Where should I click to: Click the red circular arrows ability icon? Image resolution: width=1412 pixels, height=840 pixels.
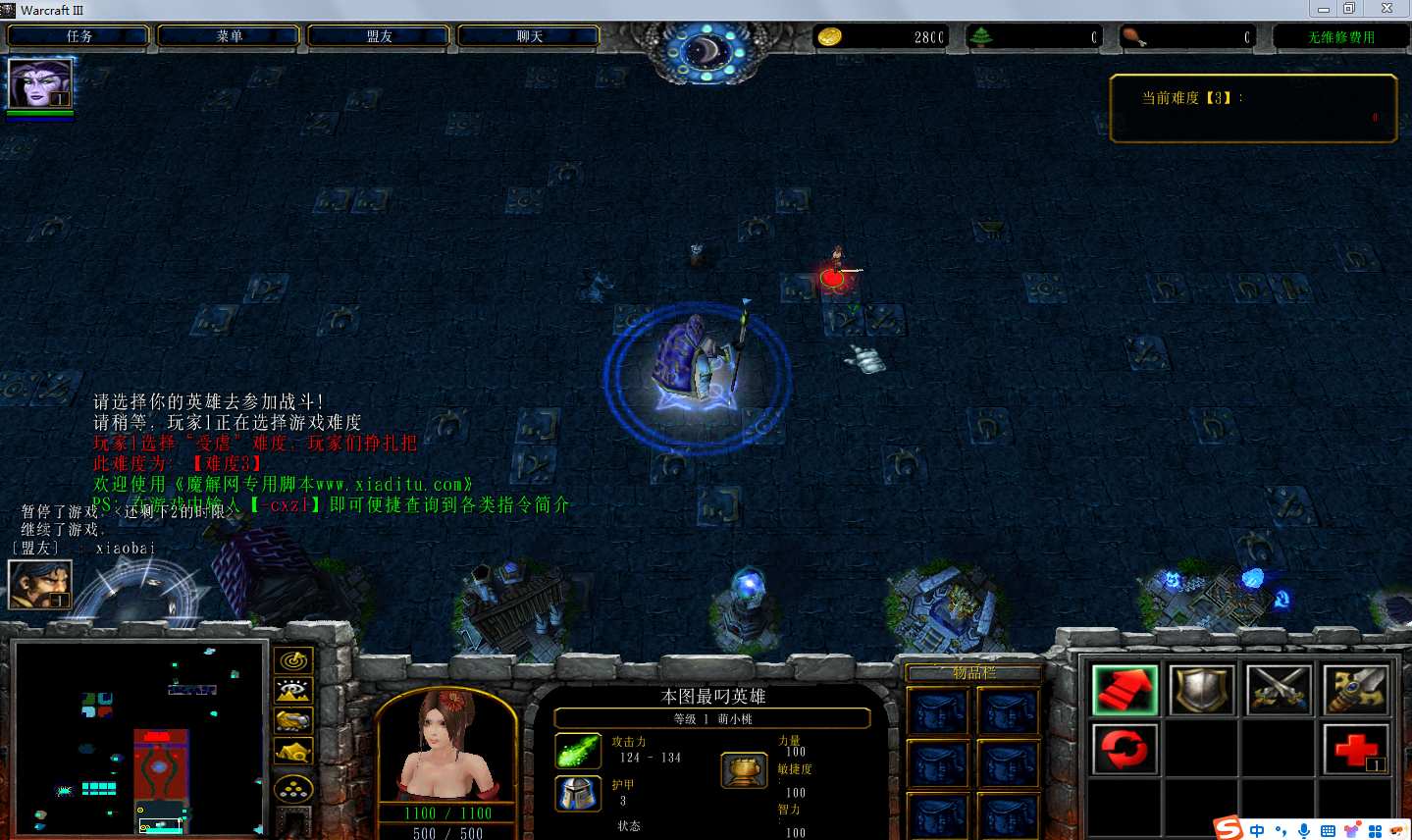tap(1124, 750)
